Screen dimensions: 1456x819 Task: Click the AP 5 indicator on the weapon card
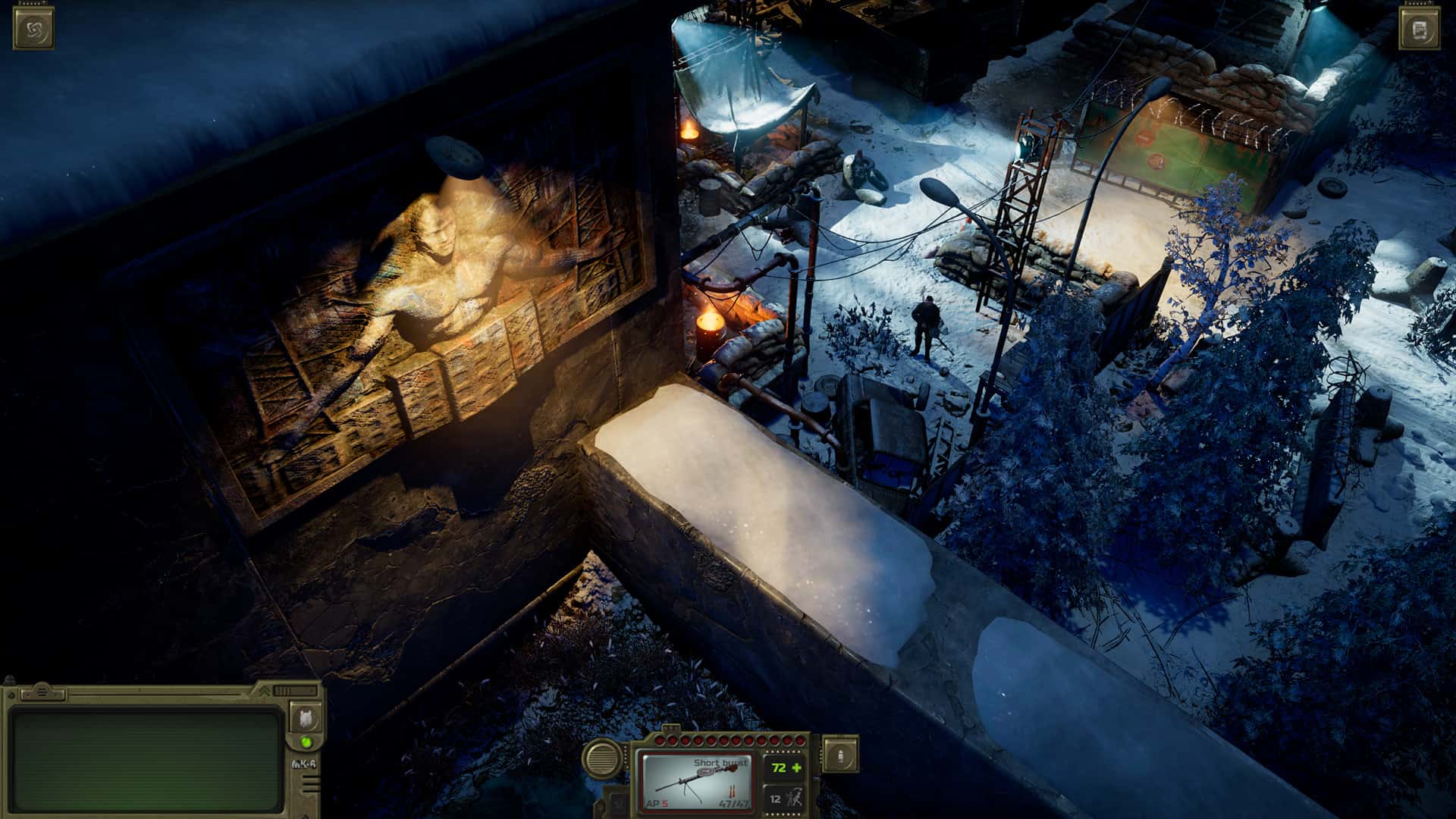tap(657, 804)
